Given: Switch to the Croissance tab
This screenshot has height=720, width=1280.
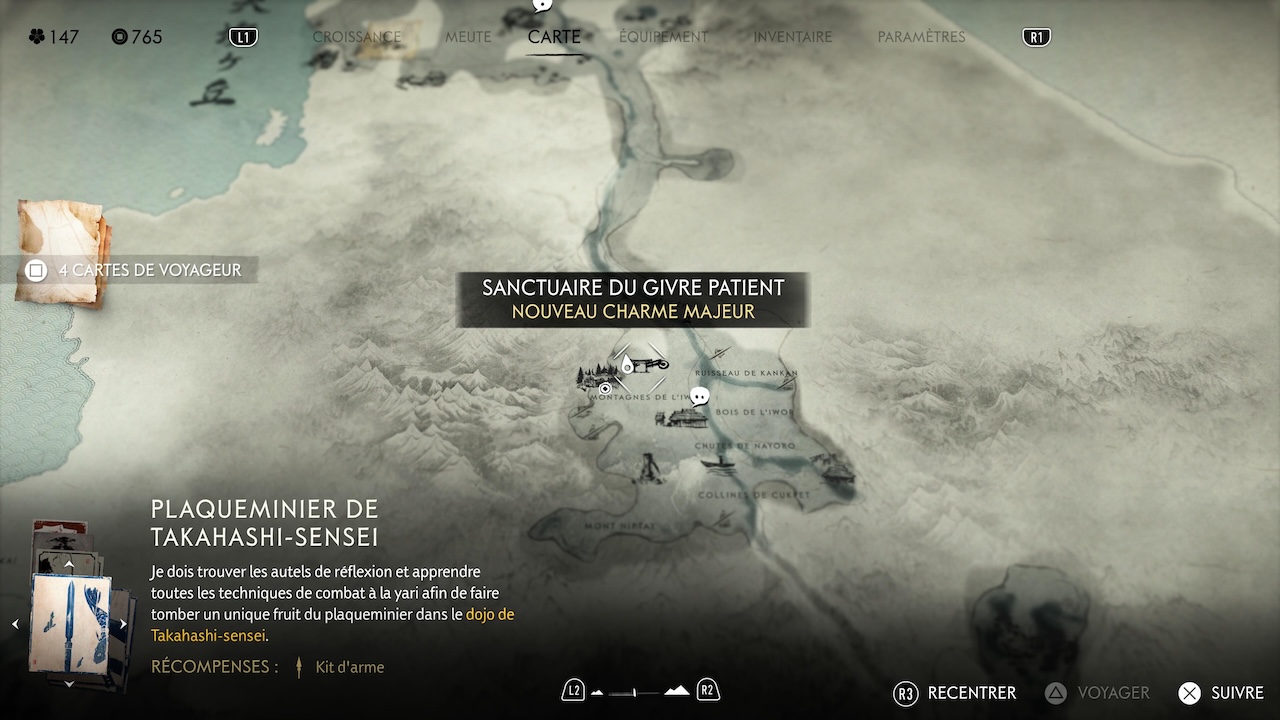Looking at the screenshot, I should coord(356,37).
